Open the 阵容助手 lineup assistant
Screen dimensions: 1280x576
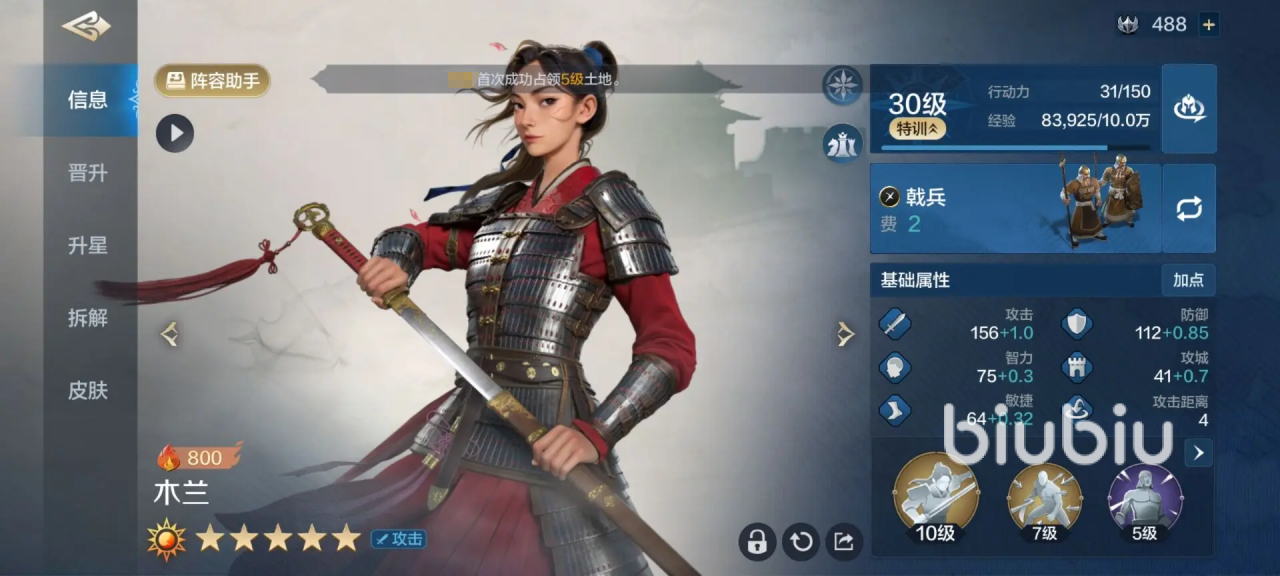(x=212, y=81)
